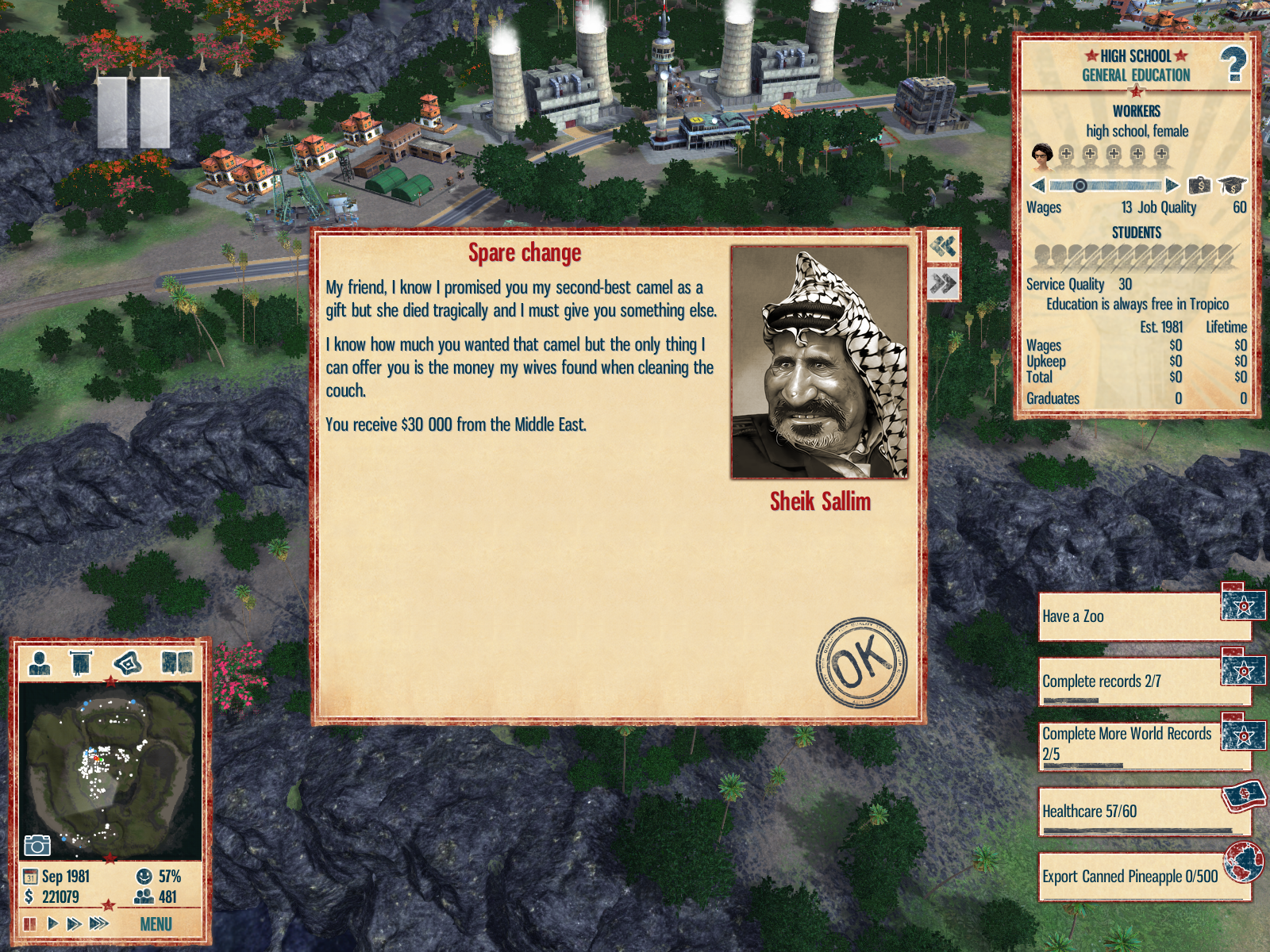Click the island minimap

pyautogui.click(x=110, y=770)
